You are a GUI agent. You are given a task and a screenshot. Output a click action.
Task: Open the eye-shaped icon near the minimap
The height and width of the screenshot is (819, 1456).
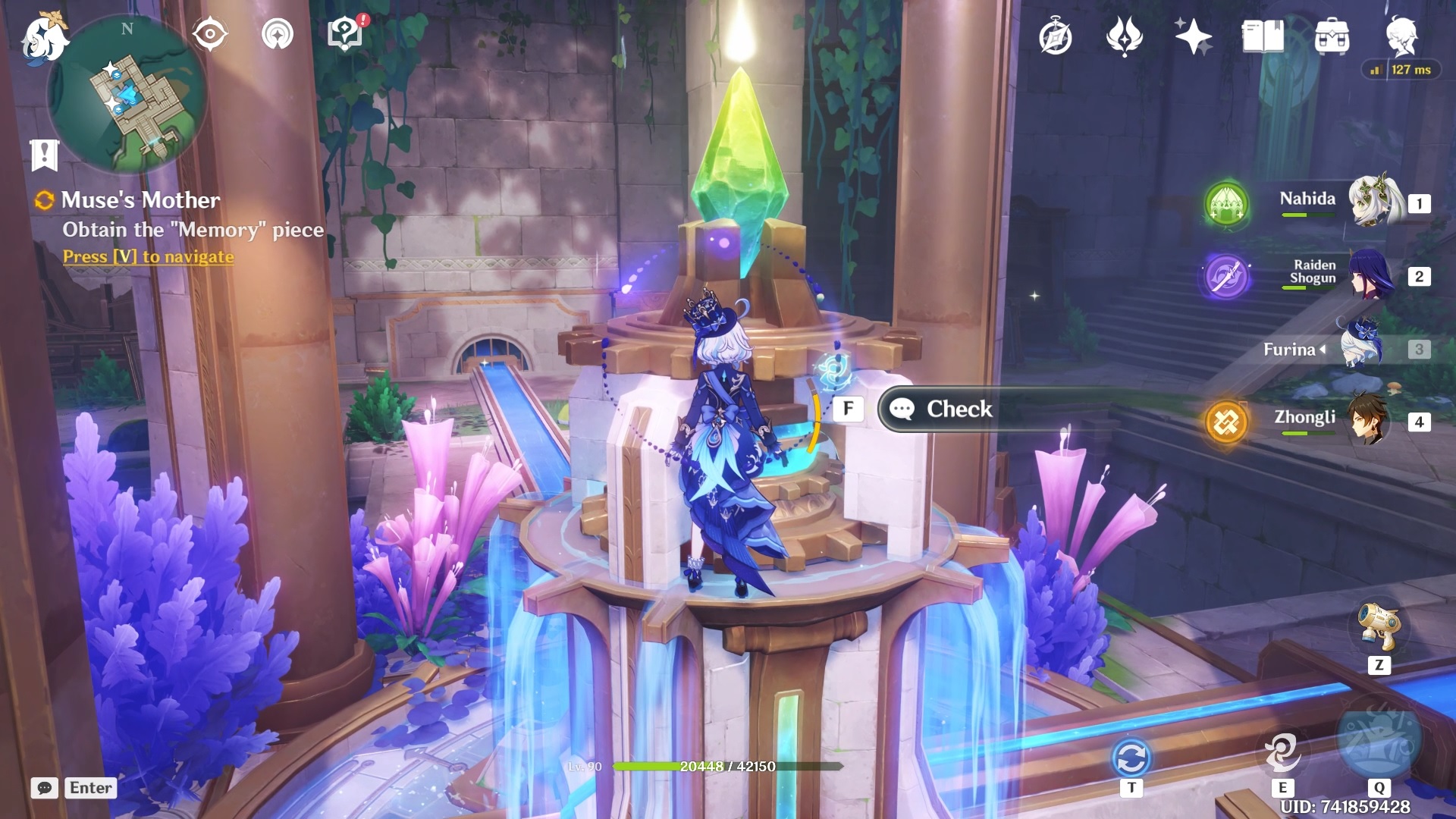tap(209, 34)
